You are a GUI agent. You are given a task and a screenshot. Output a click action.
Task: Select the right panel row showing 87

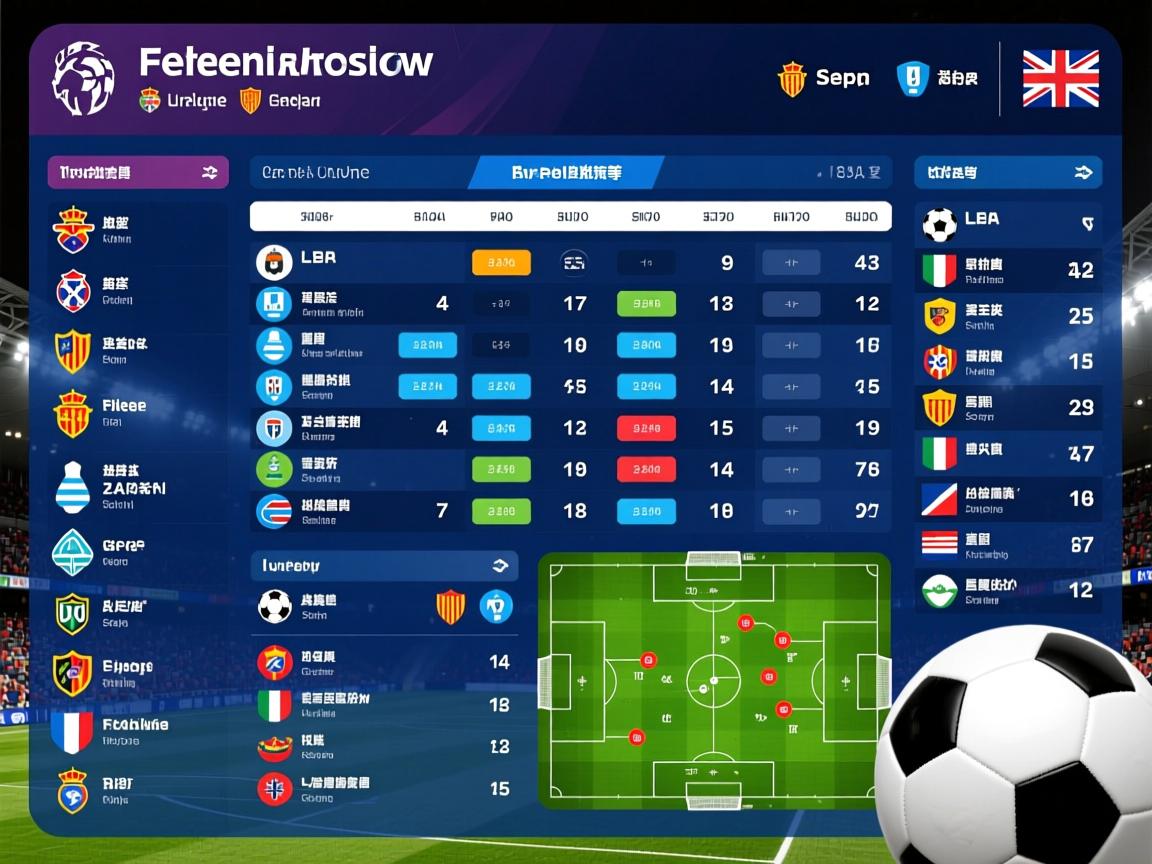click(1008, 544)
